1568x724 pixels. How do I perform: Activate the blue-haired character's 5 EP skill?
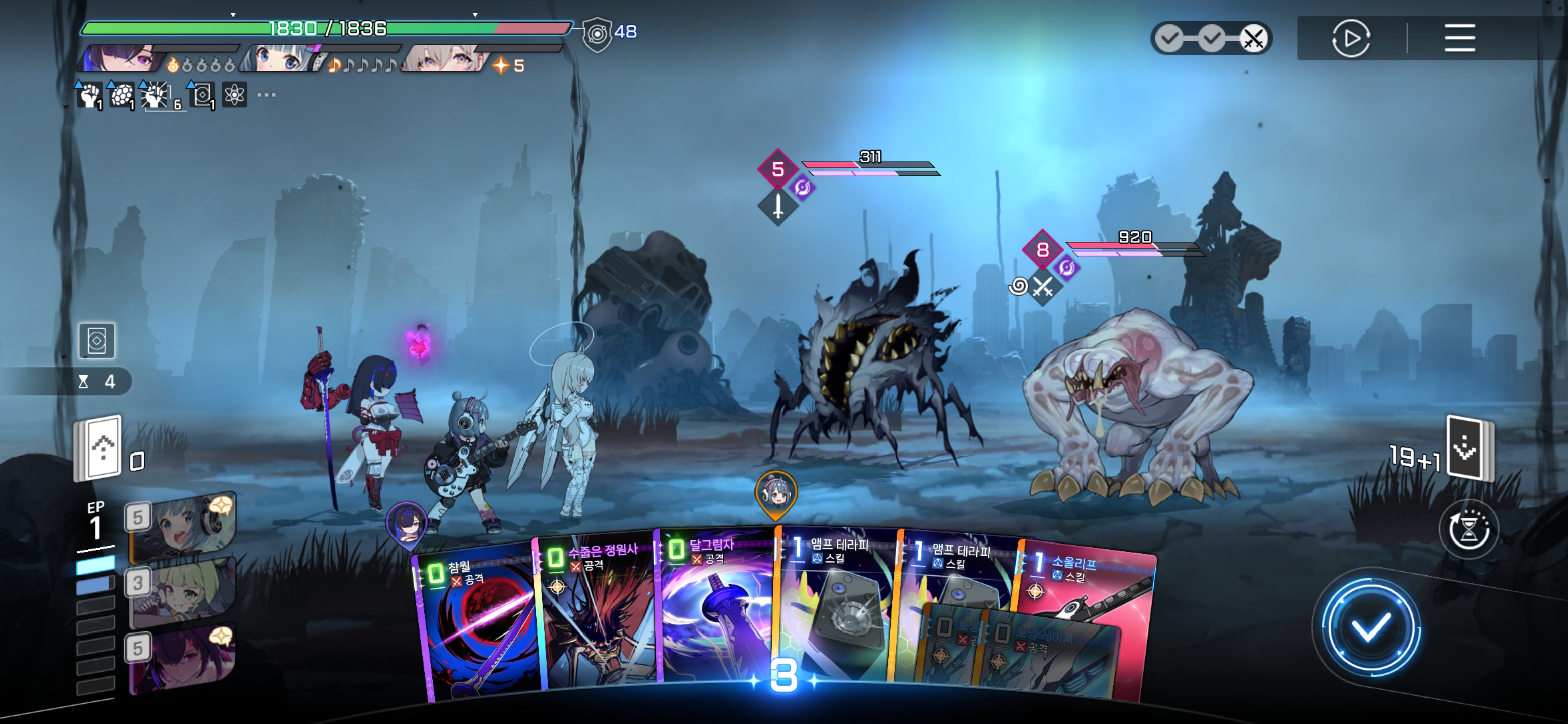(x=182, y=527)
